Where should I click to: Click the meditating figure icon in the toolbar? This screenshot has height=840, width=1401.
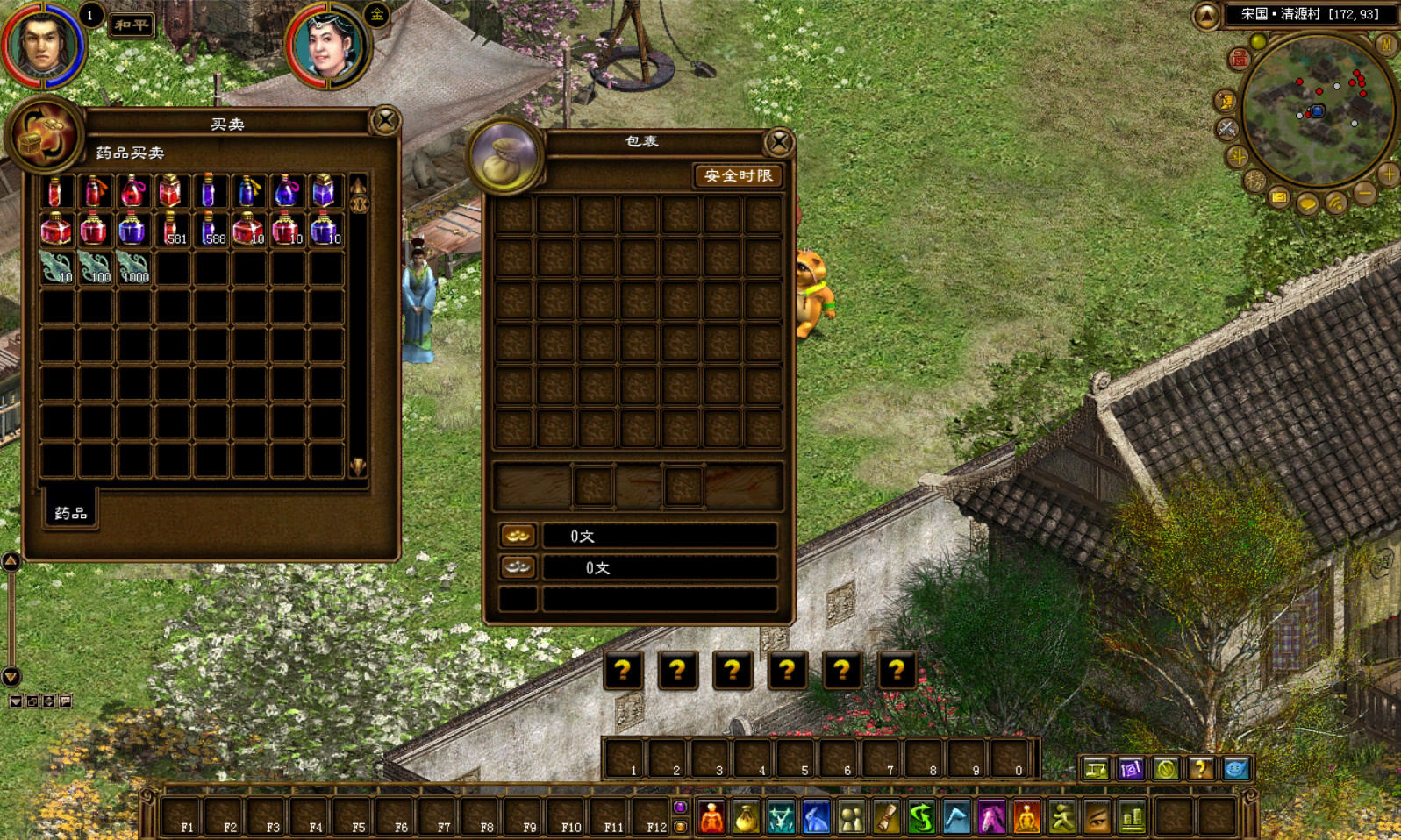tap(1026, 817)
